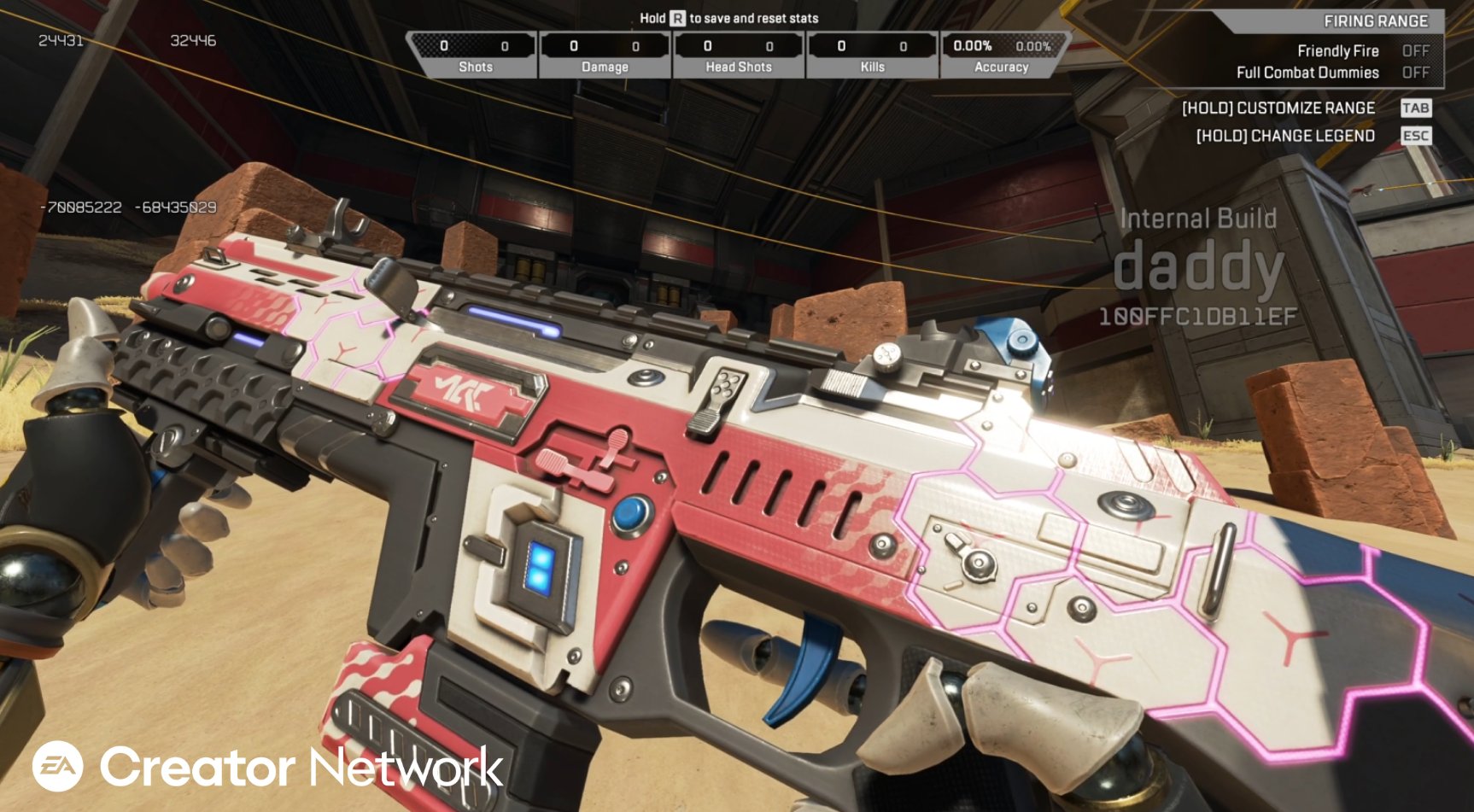The height and width of the screenshot is (812, 1474).
Task: Select the Change Legend option
Action: [1285, 136]
